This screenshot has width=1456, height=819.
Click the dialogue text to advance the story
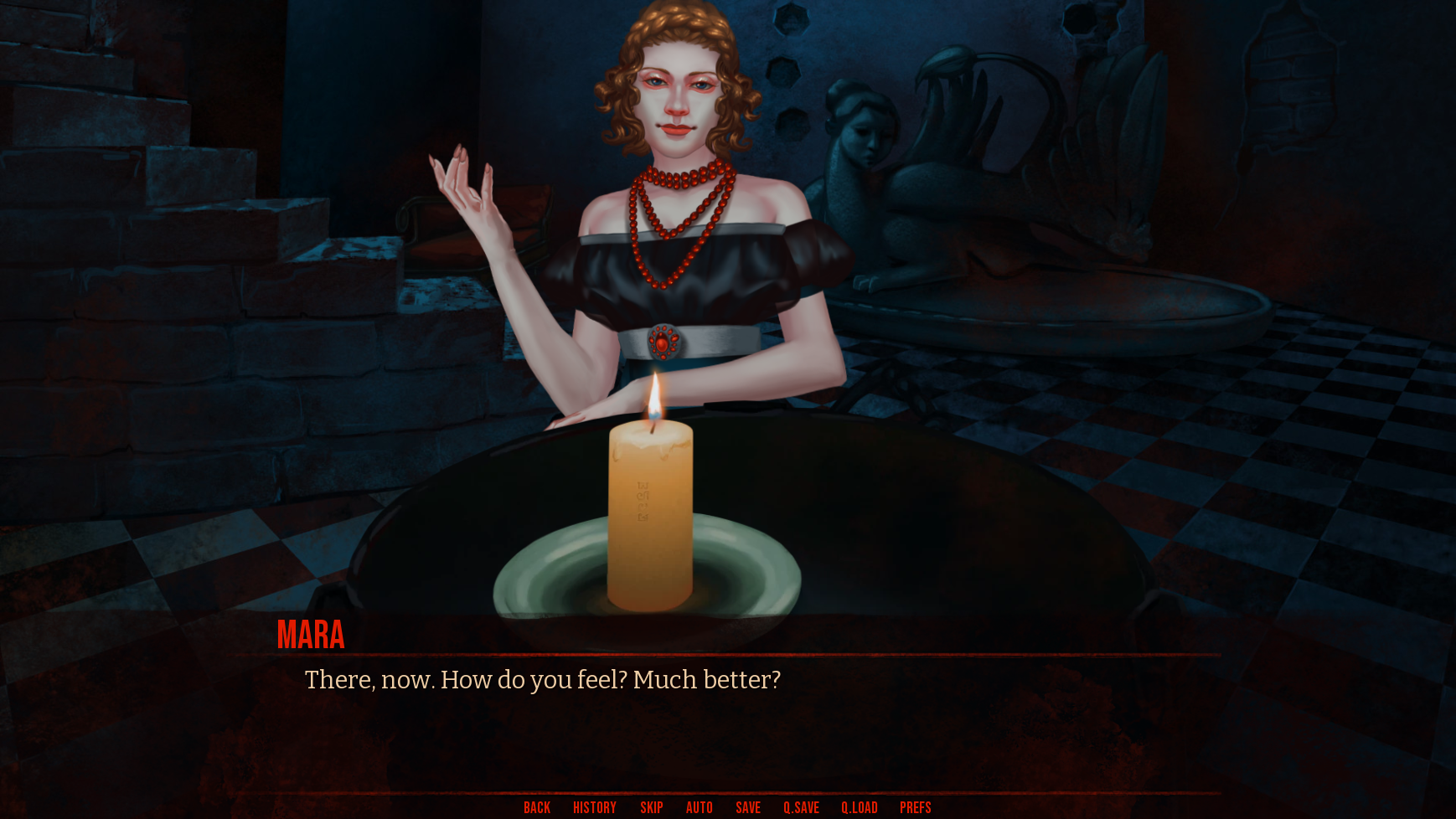pyautogui.click(x=543, y=680)
